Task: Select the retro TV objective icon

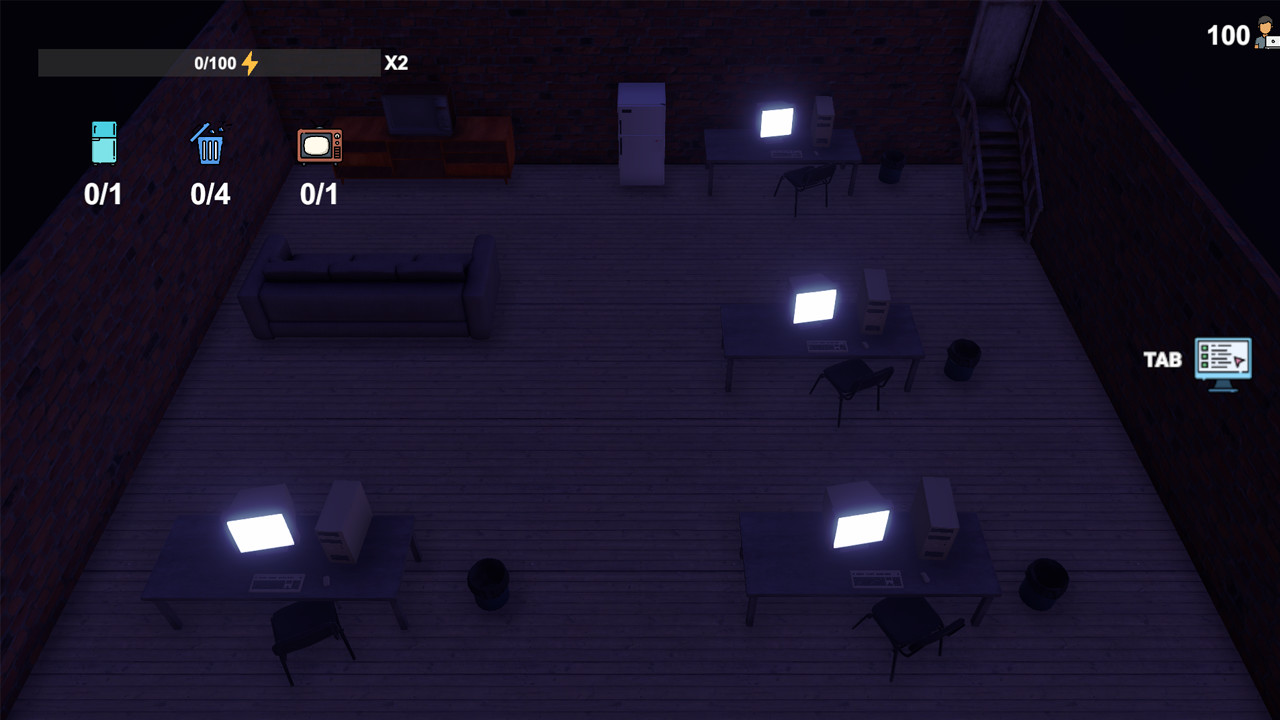Action: (319, 146)
